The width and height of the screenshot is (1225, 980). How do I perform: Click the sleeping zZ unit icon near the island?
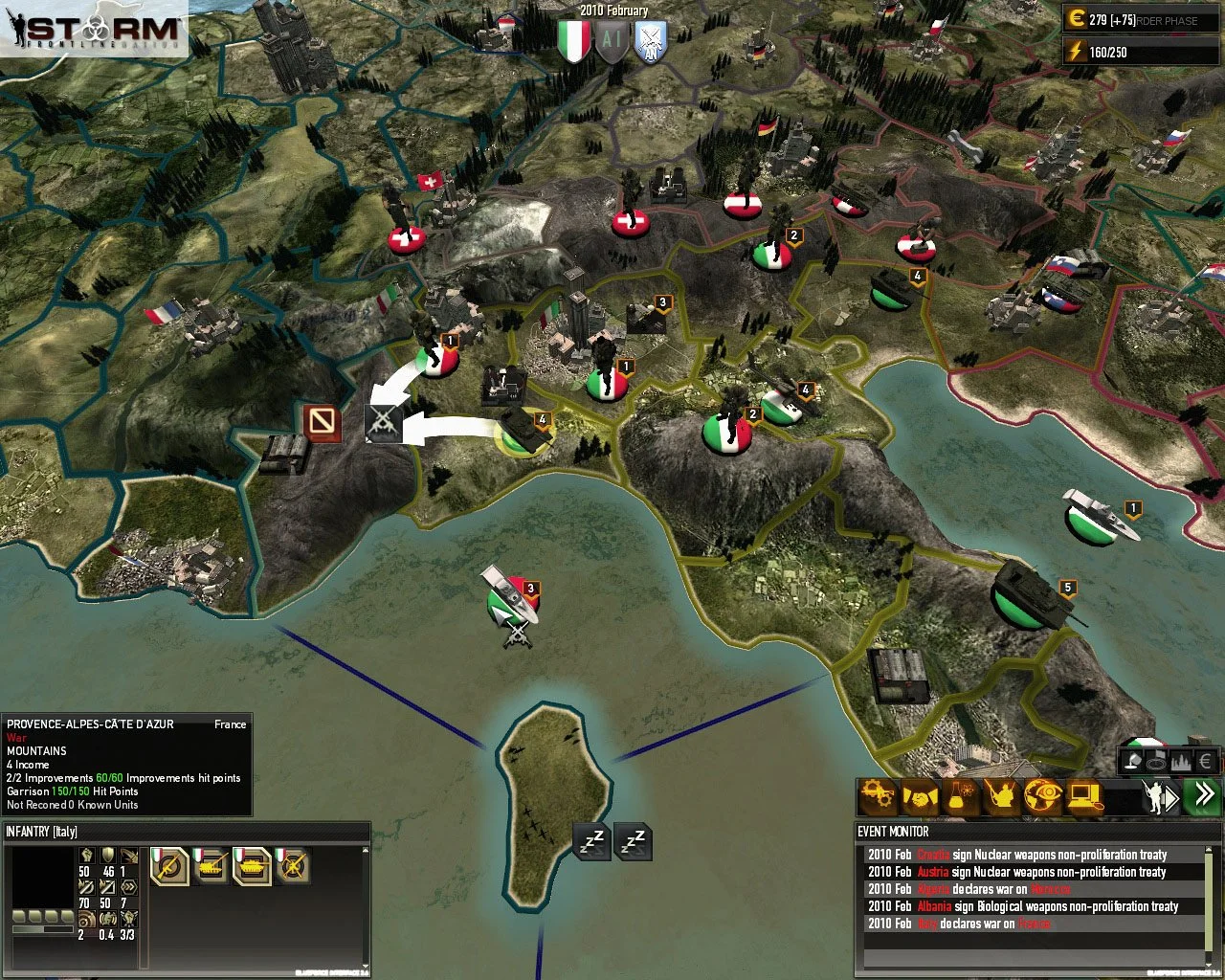(x=590, y=840)
